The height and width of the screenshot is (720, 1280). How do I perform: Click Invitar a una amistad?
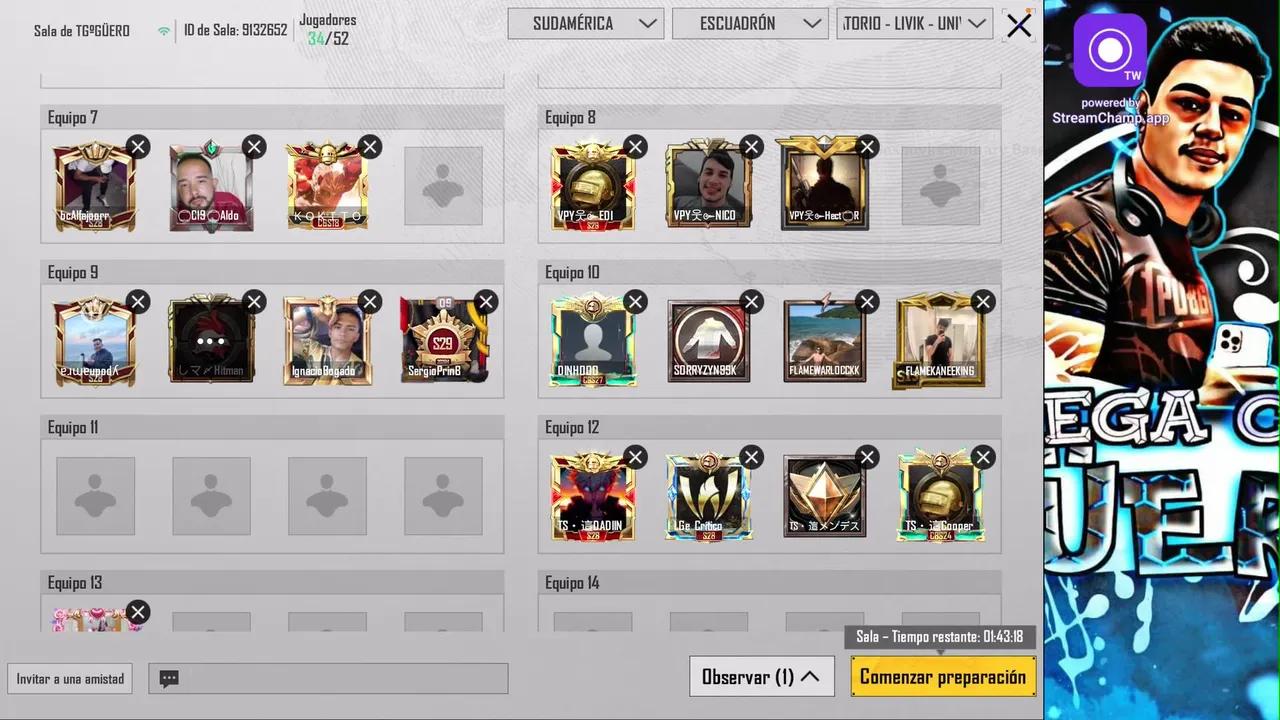pos(69,678)
